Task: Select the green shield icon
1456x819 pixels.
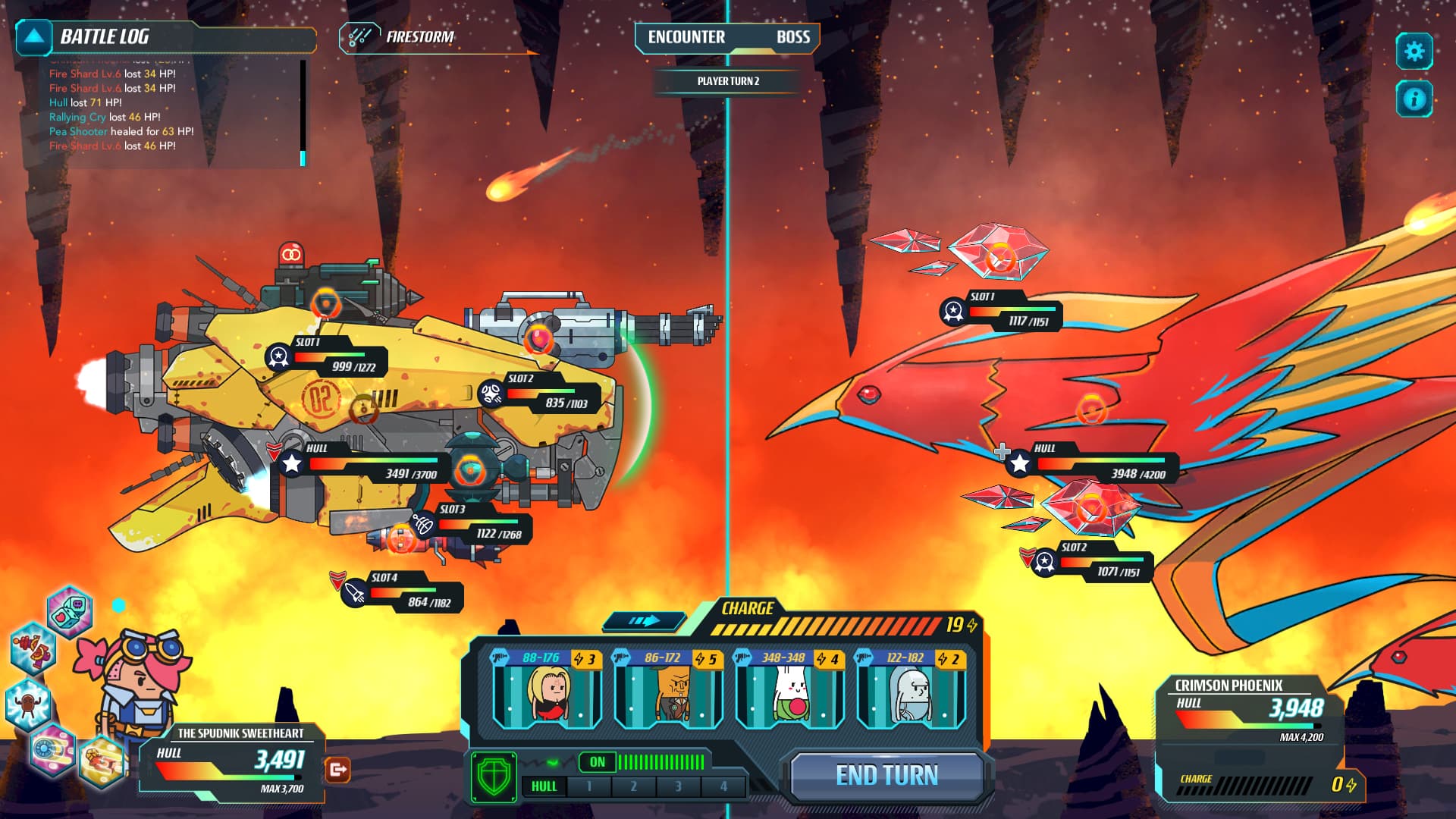Action: tap(494, 777)
